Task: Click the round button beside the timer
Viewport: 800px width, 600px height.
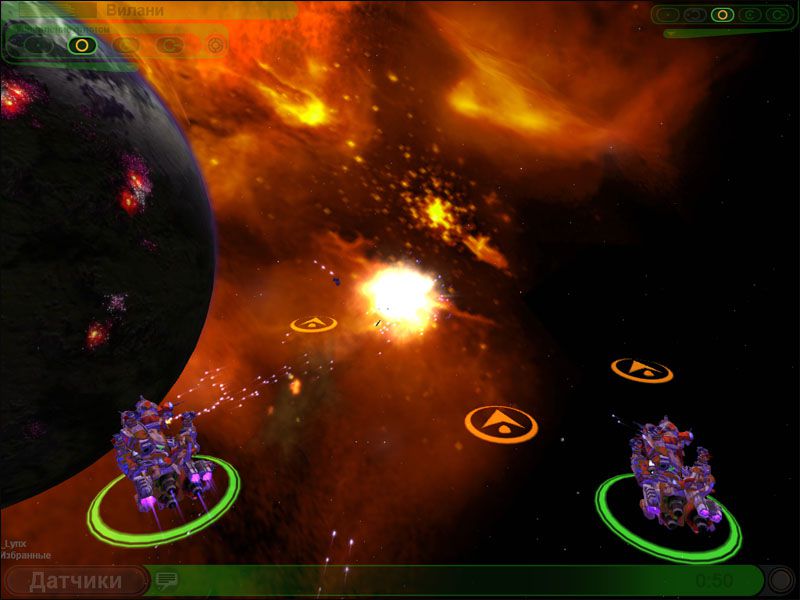Action: click(x=780, y=580)
